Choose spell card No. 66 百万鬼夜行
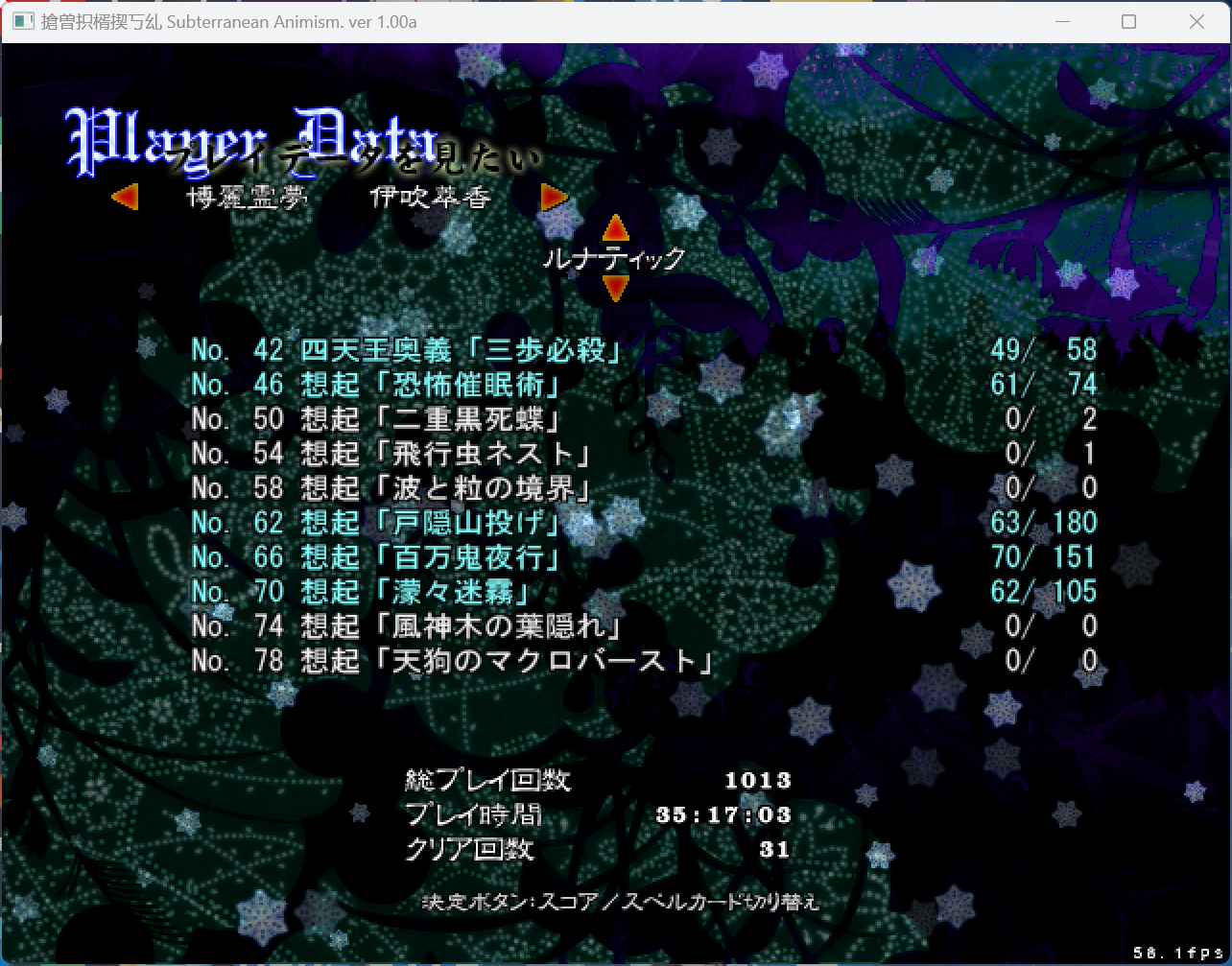 (375, 557)
